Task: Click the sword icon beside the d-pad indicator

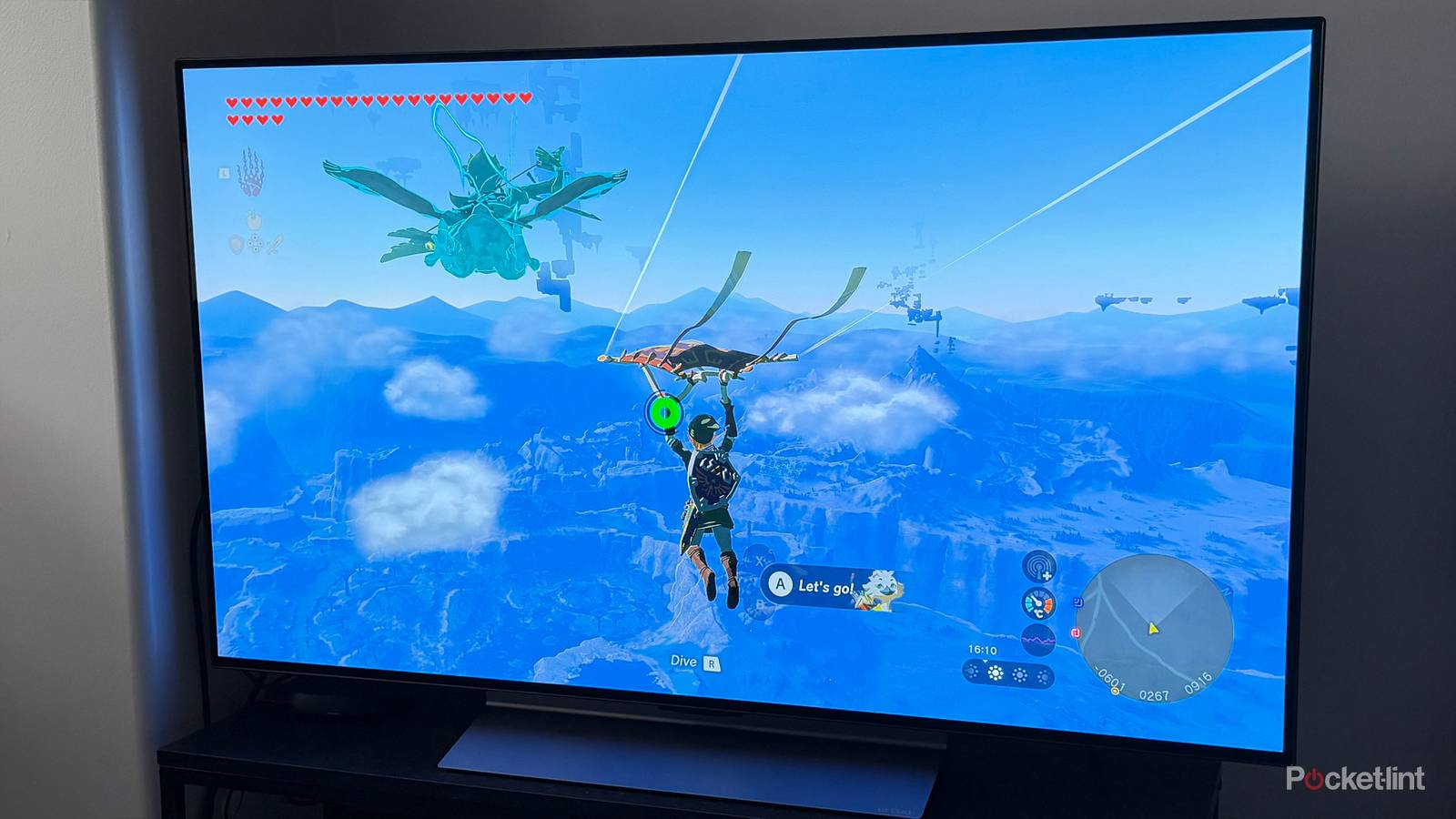Action: 275,244
